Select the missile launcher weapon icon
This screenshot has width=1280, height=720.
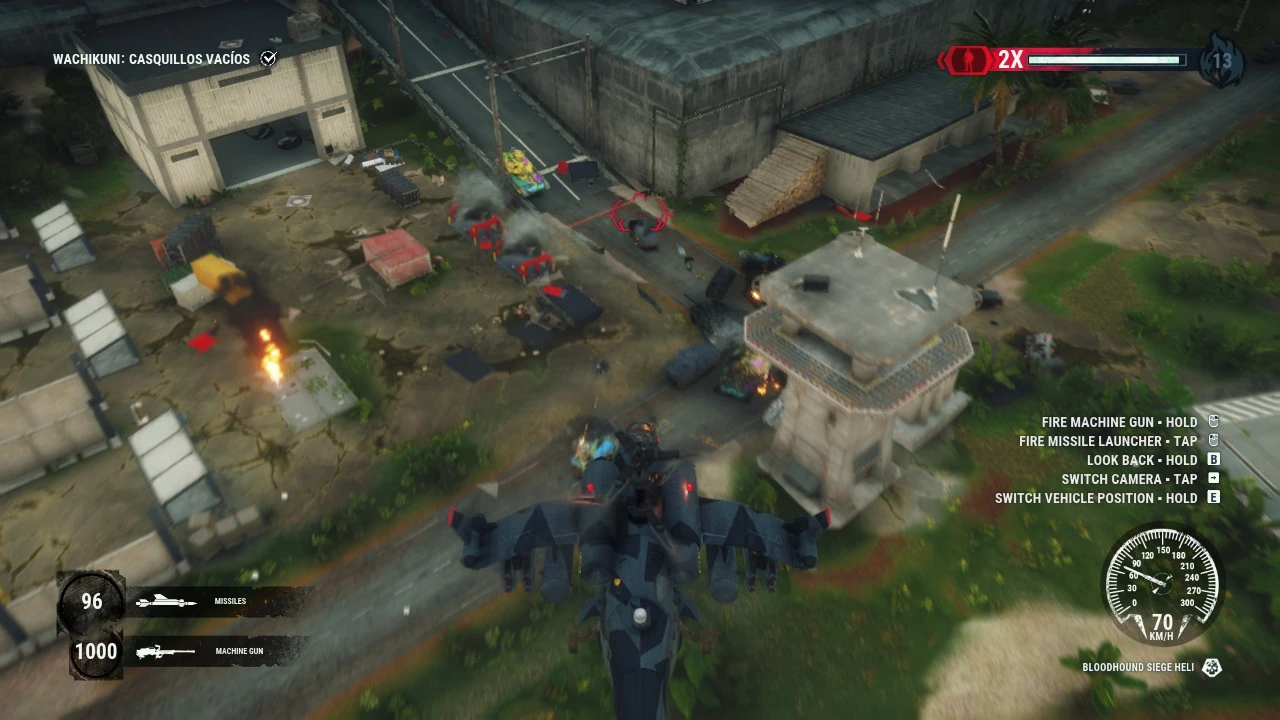coord(165,601)
